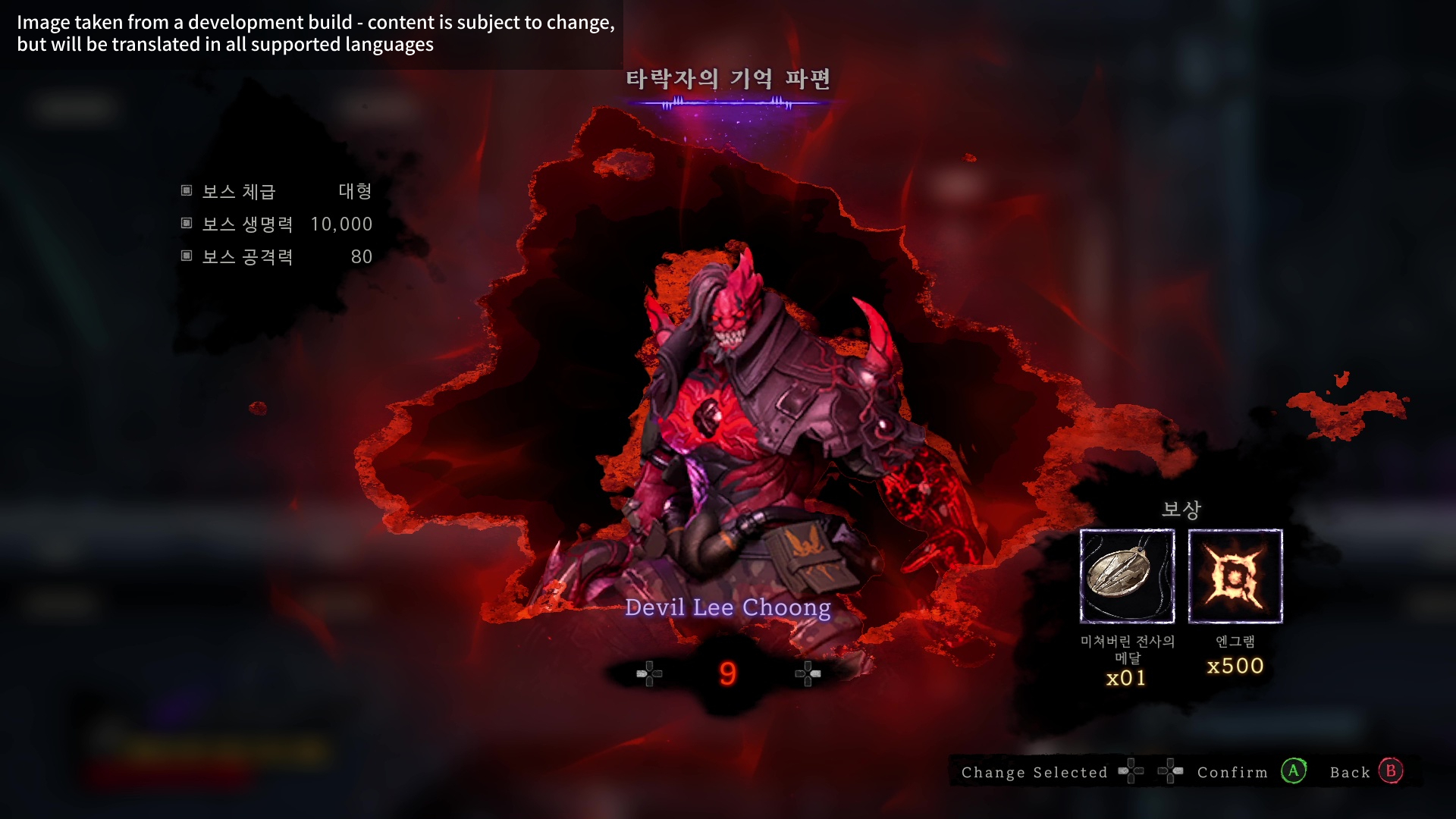This screenshot has height=819, width=1456.
Task: Click the Back text label
Action: (x=1350, y=772)
